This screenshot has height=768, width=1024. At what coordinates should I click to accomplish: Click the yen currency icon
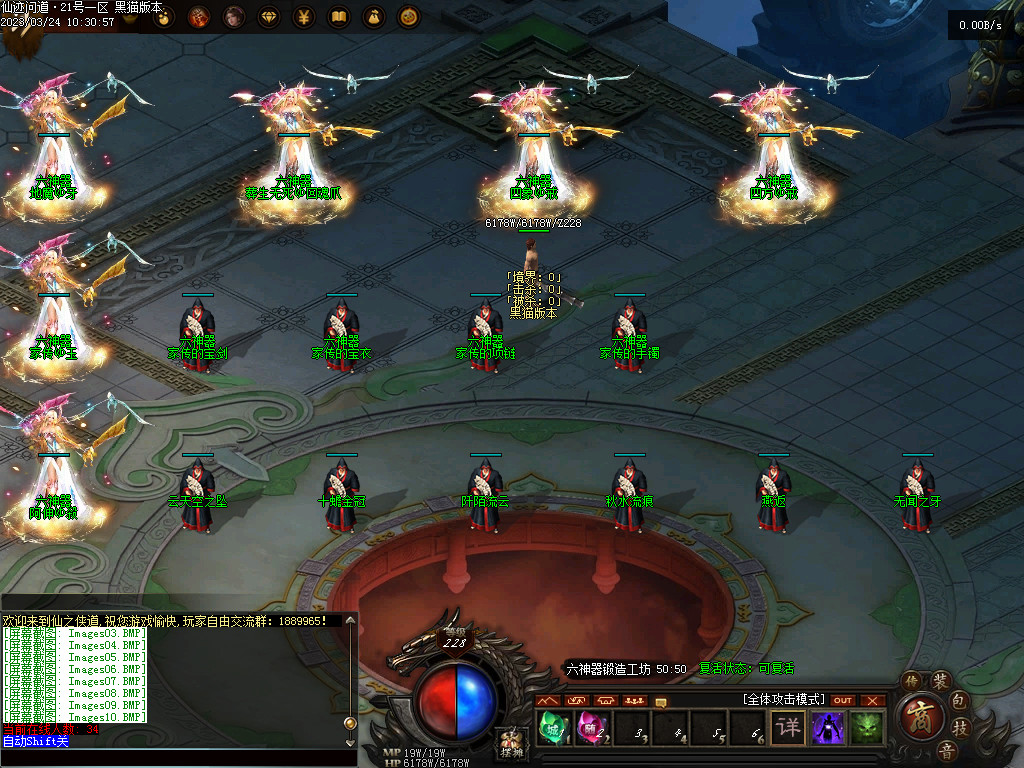click(304, 17)
